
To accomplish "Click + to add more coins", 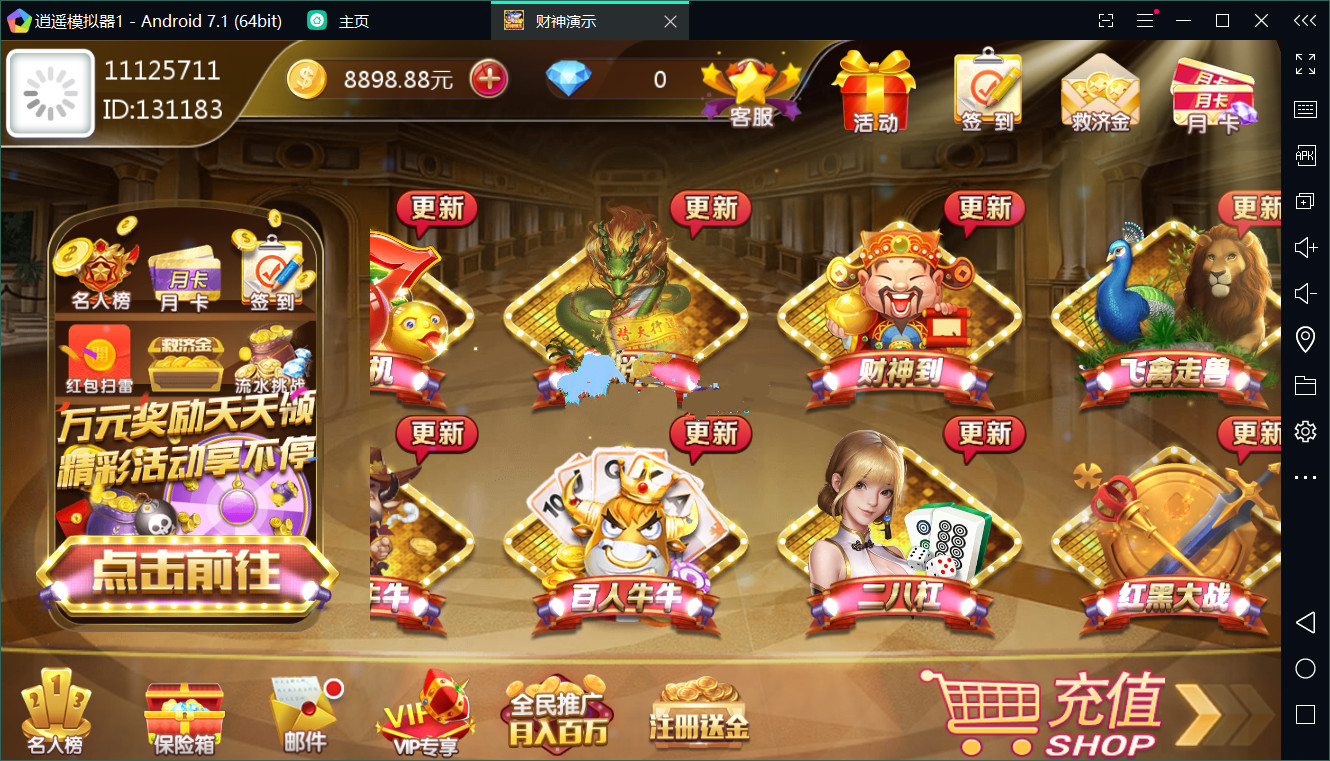I will [487, 77].
